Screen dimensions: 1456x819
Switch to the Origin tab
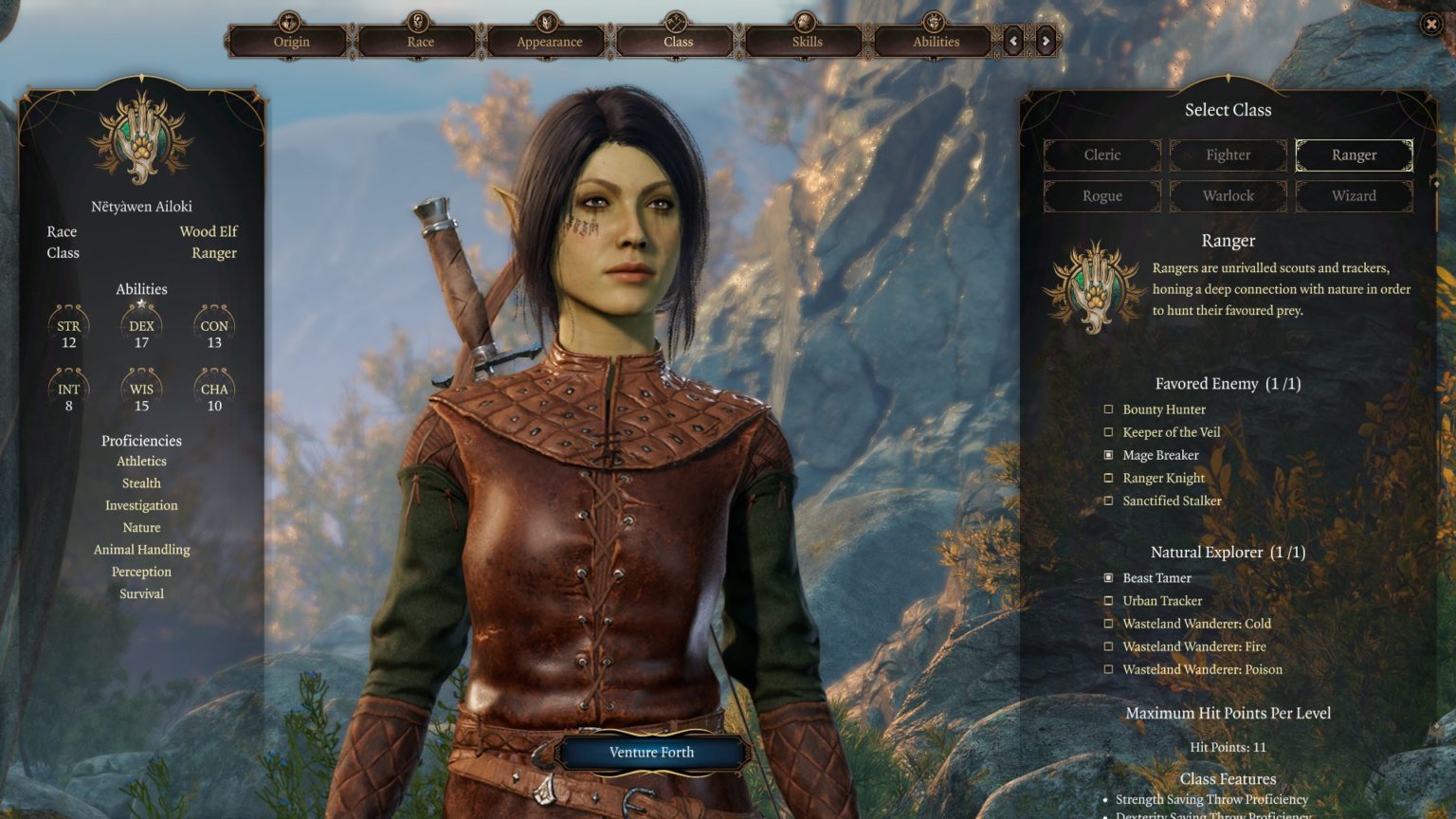[291, 41]
